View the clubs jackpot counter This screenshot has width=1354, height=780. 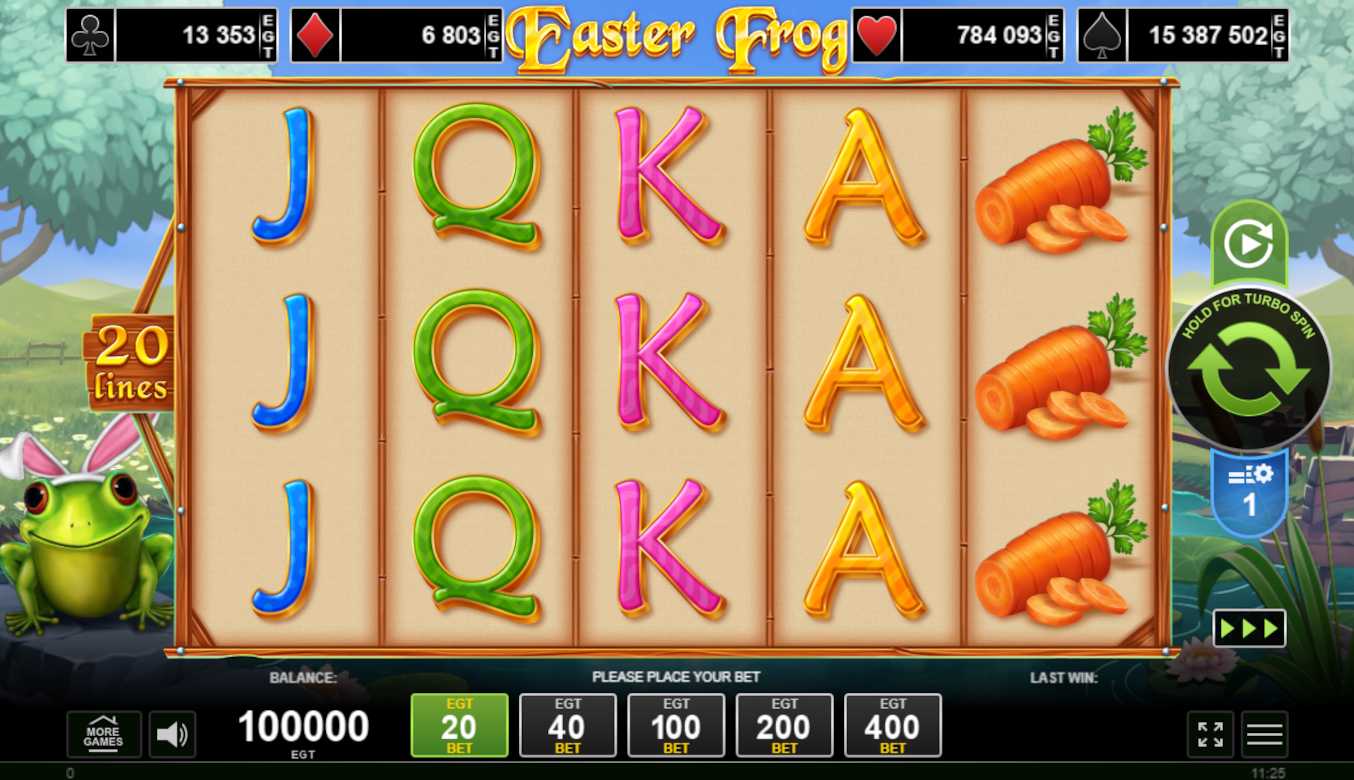(x=171, y=36)
